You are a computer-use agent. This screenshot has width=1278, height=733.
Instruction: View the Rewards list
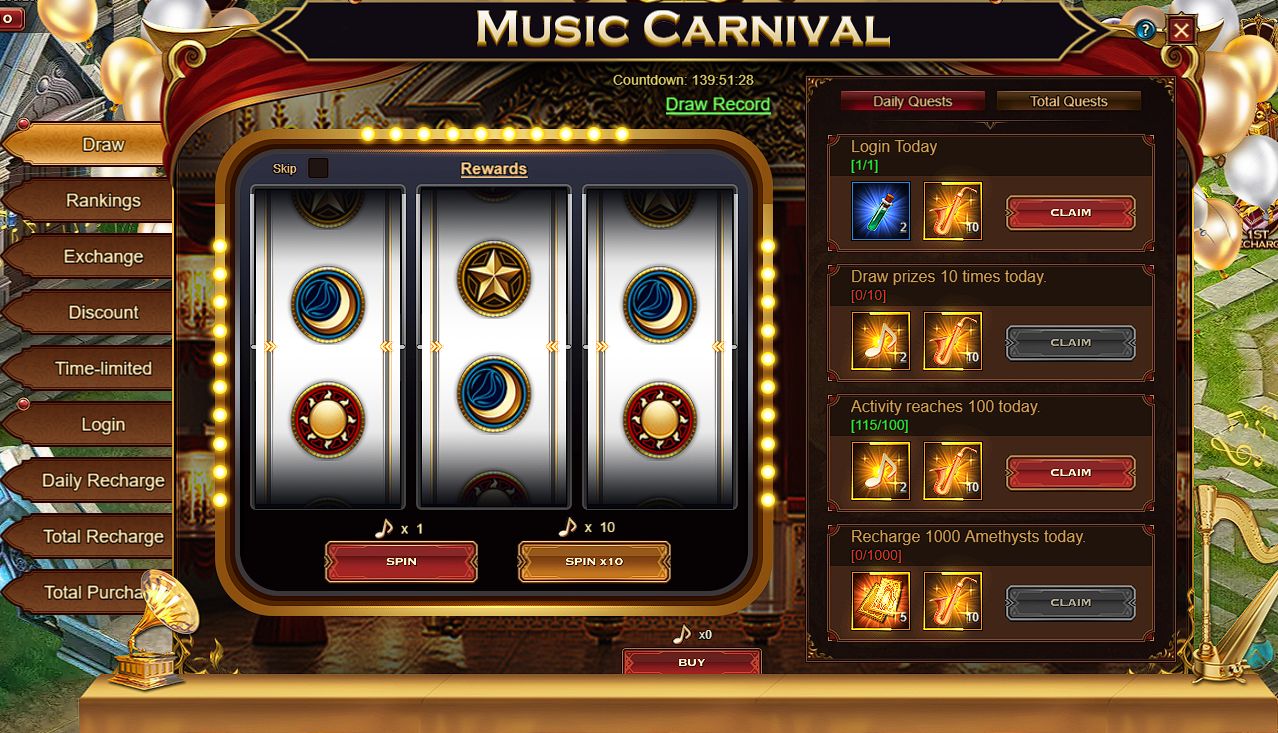click(x=493, y=169)
